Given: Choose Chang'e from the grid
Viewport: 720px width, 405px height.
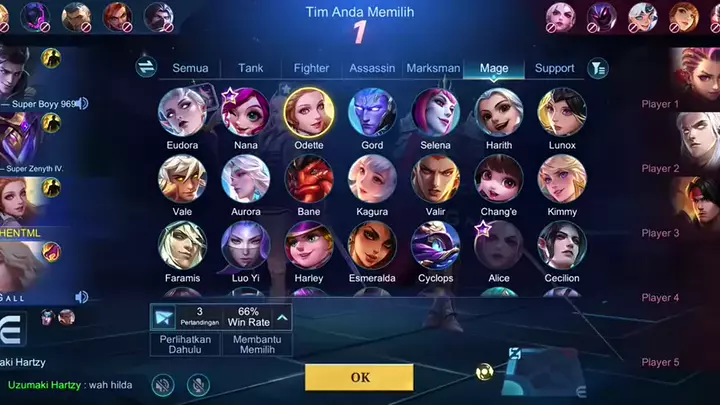Looking at the screenshot, I should pyautogui.click(x=499, y=179).
